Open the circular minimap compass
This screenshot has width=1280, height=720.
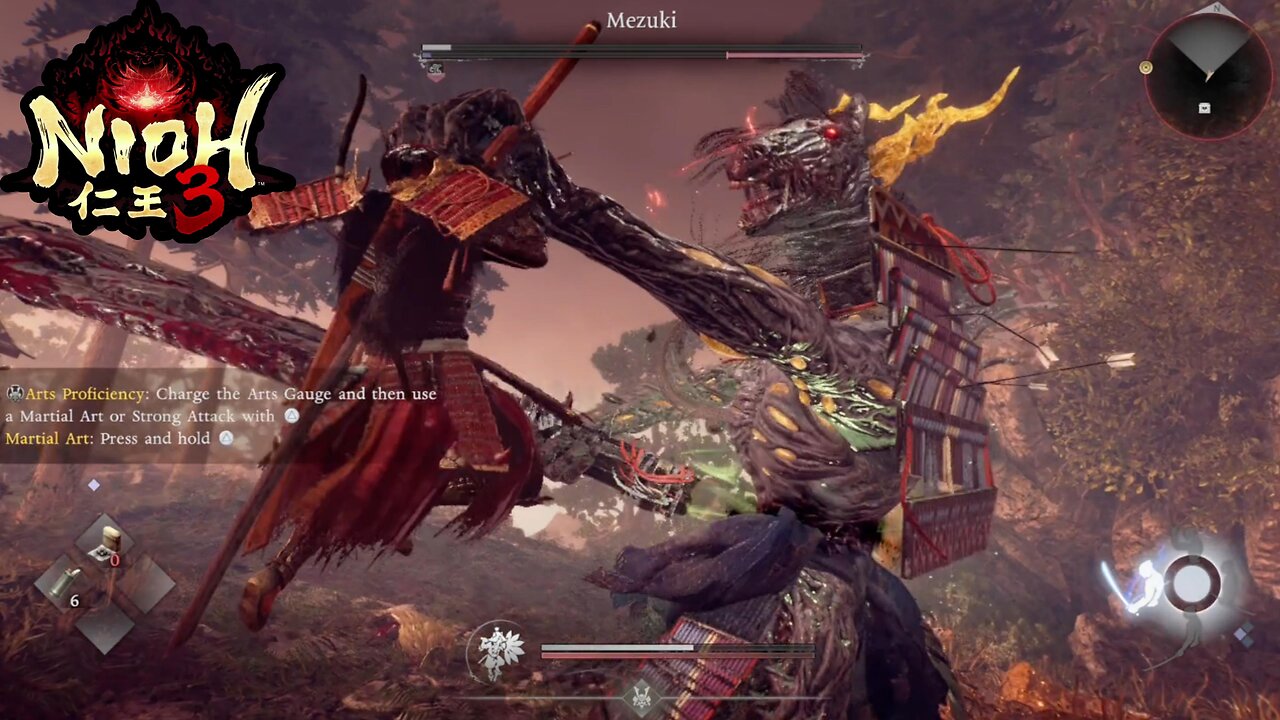pyautogui.click(x=1208, y=76)
